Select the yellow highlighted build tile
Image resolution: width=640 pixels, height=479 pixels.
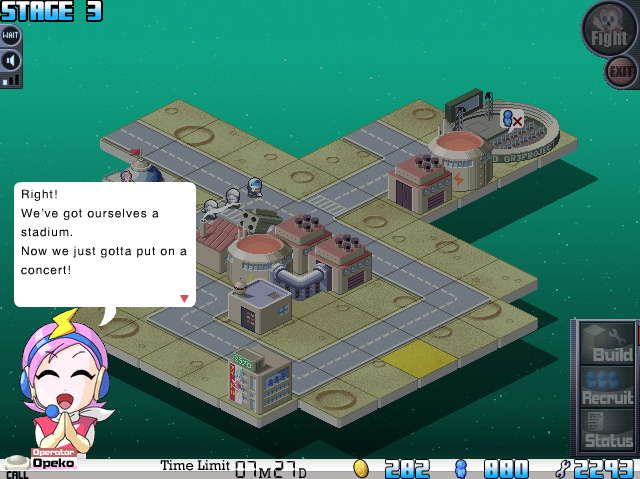click(x=418, y=358)
